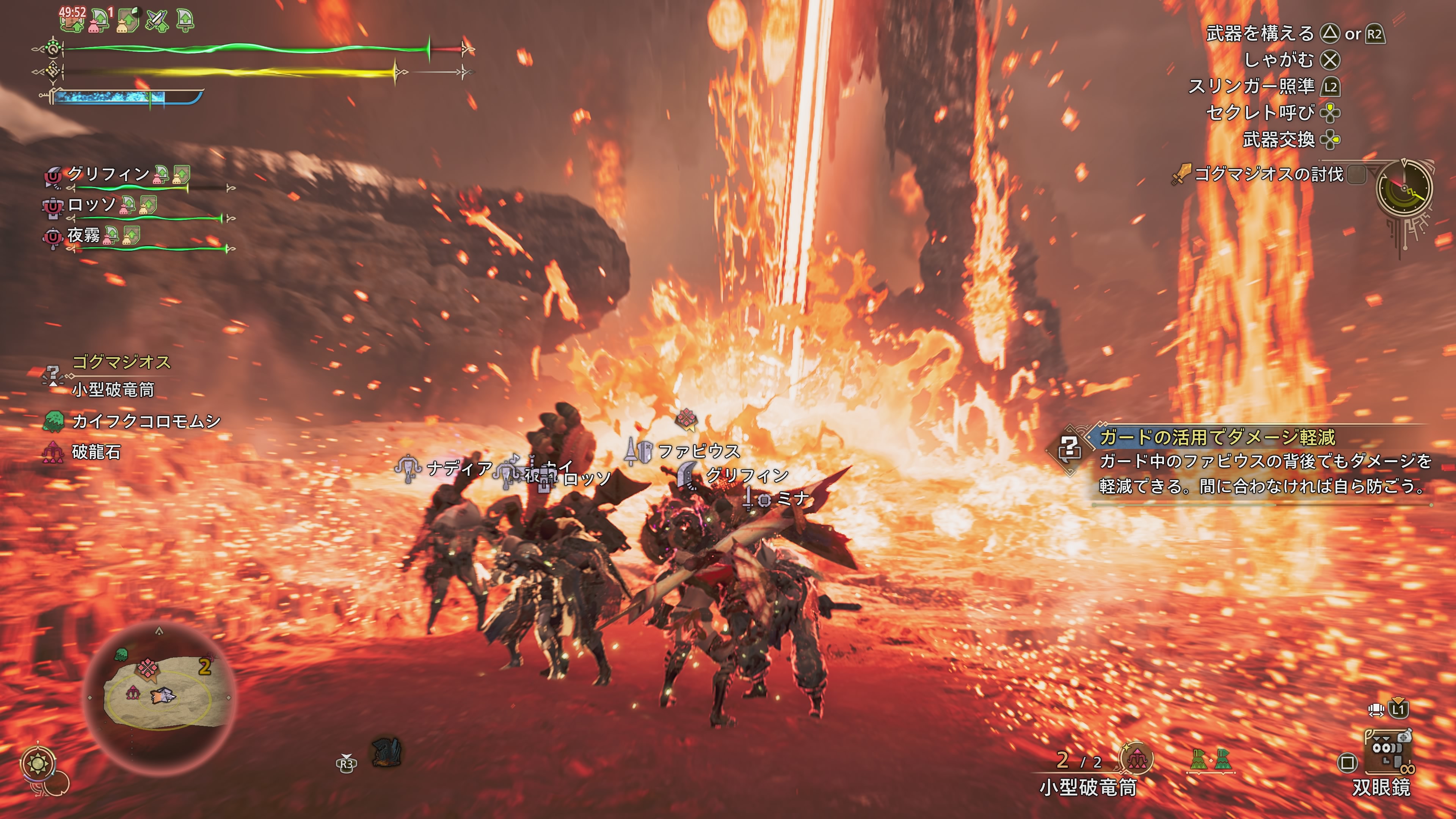The image size is (1456, 819).
Task: Choose カイフクコロモムシ in the nearby list
Action: pyautogui.click(x=146, y=421)
